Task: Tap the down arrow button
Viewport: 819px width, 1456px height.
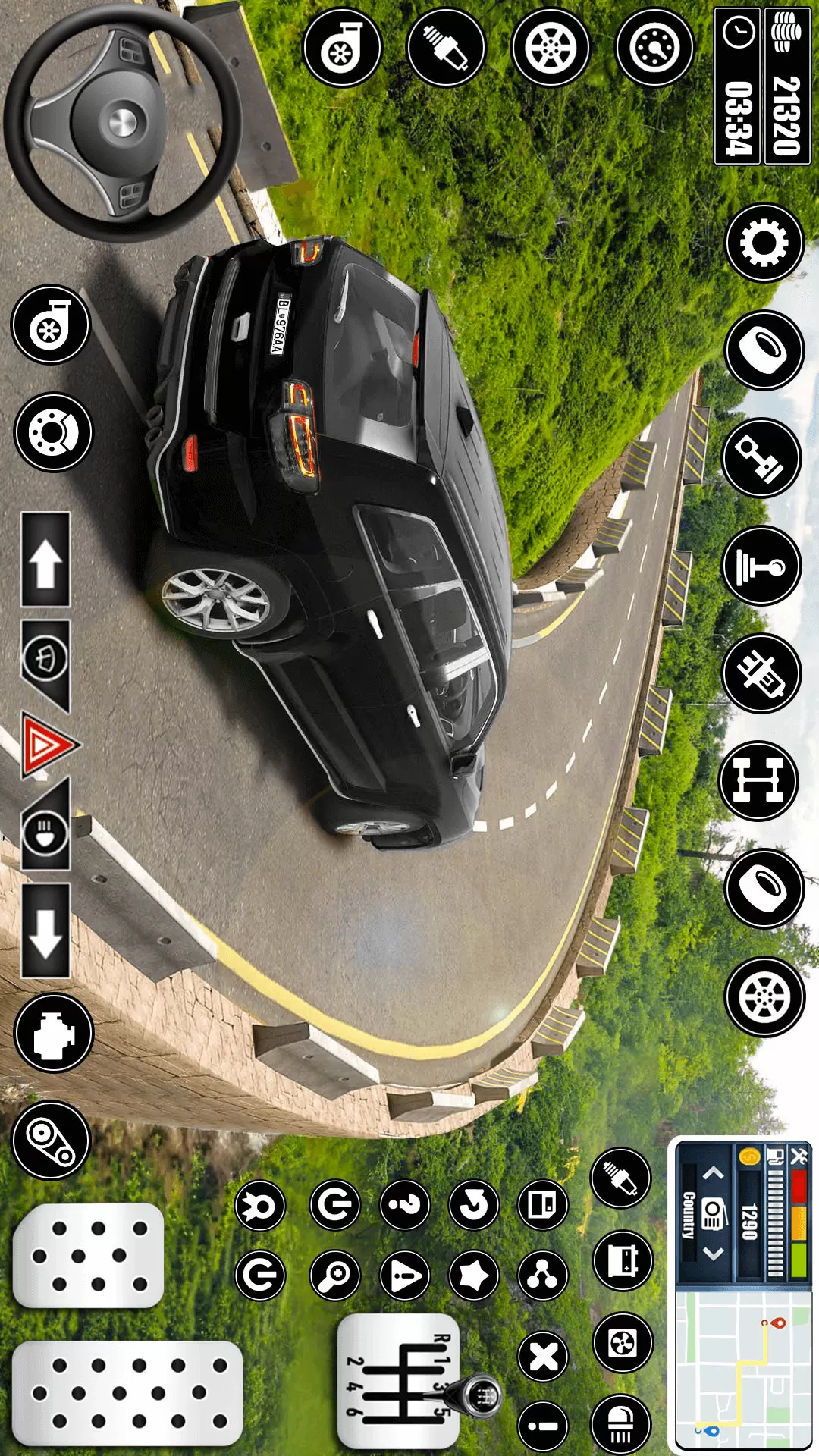Action: point(45,930)
